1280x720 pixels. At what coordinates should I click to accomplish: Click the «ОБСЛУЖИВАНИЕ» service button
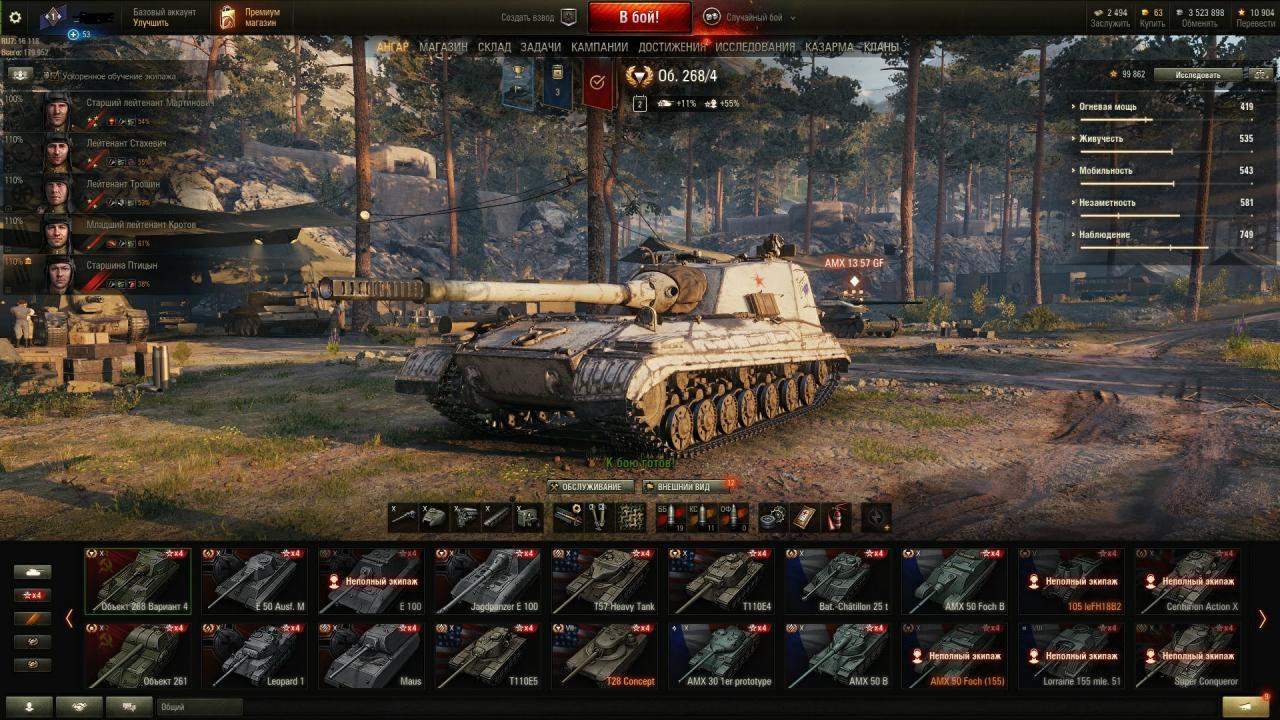click(592, 487)
